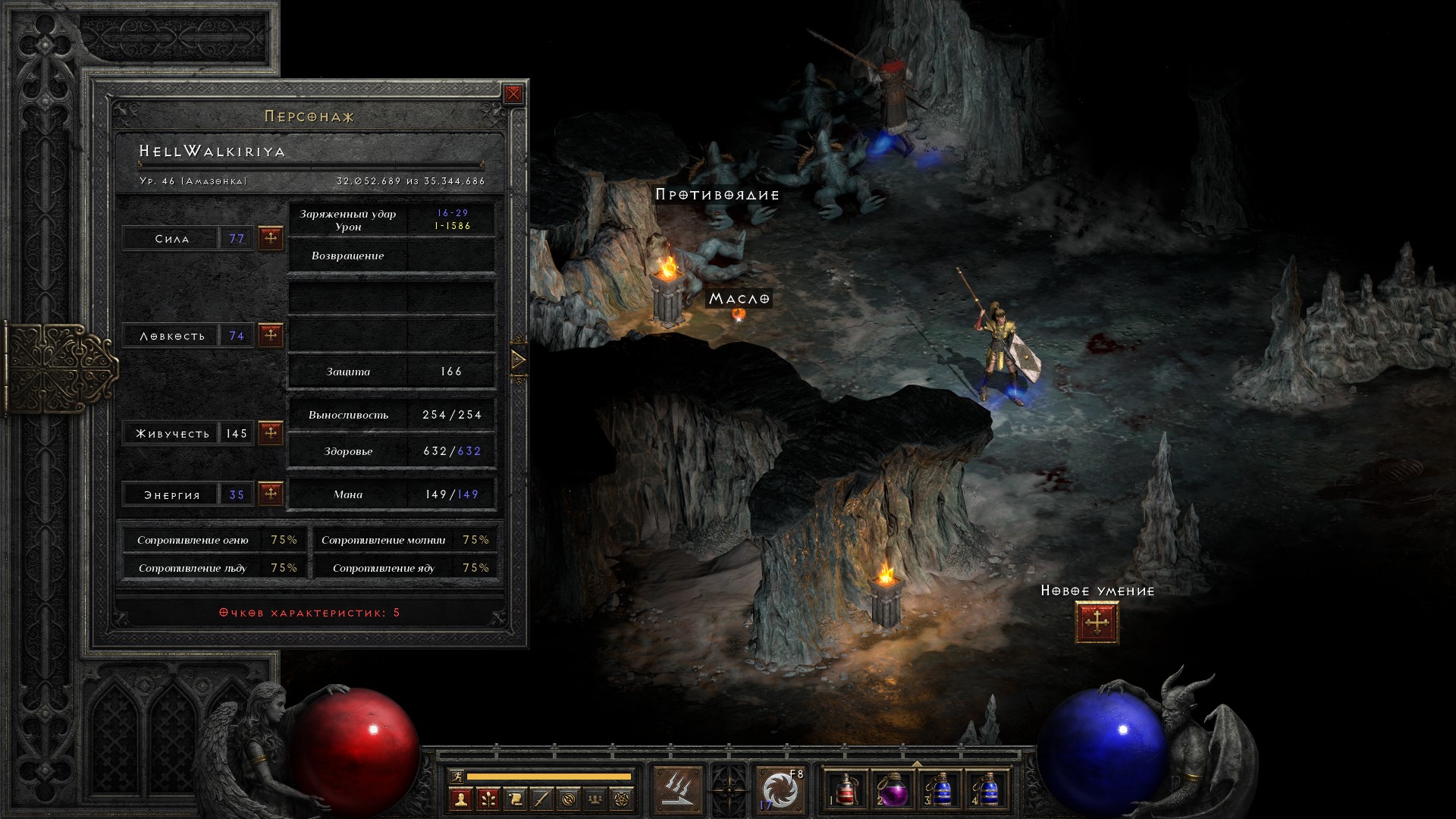Click the sword icon in the mini menu
The height and width of the screenshot is (819, 1456).
[541, 799]
